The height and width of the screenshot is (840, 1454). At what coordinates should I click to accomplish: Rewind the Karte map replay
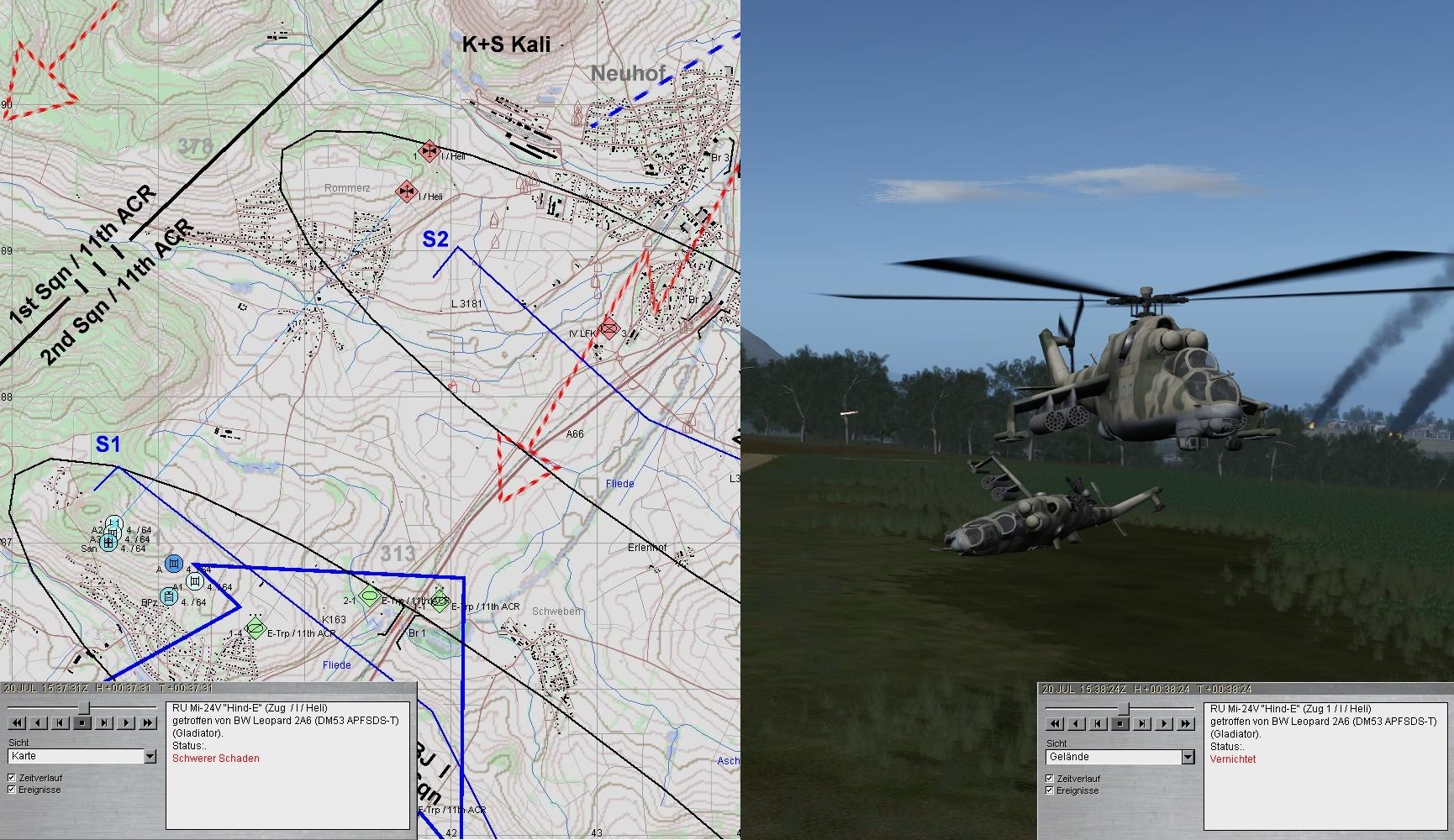pos(17,722)
